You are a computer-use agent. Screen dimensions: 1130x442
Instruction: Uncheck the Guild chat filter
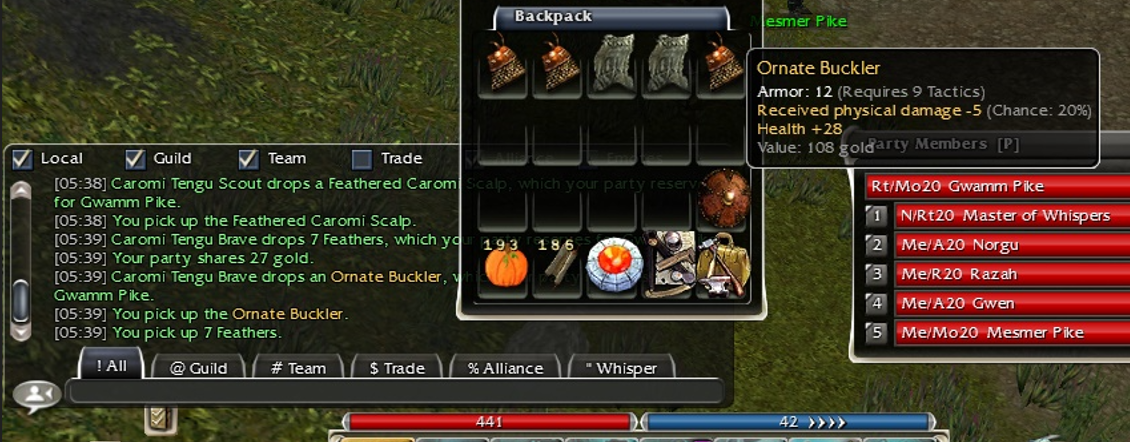[135, 159]
